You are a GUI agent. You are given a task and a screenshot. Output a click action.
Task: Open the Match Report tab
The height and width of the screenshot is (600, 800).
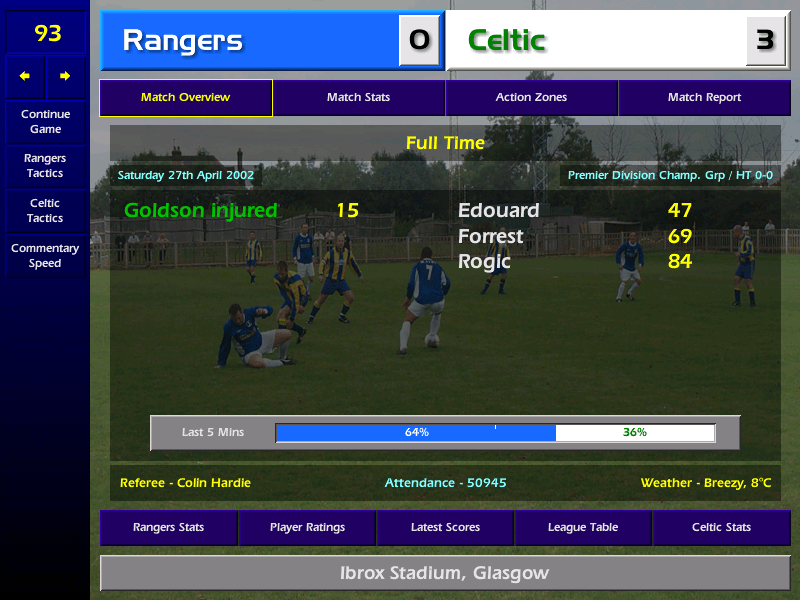pyautogui.click(x=704, y=98)
